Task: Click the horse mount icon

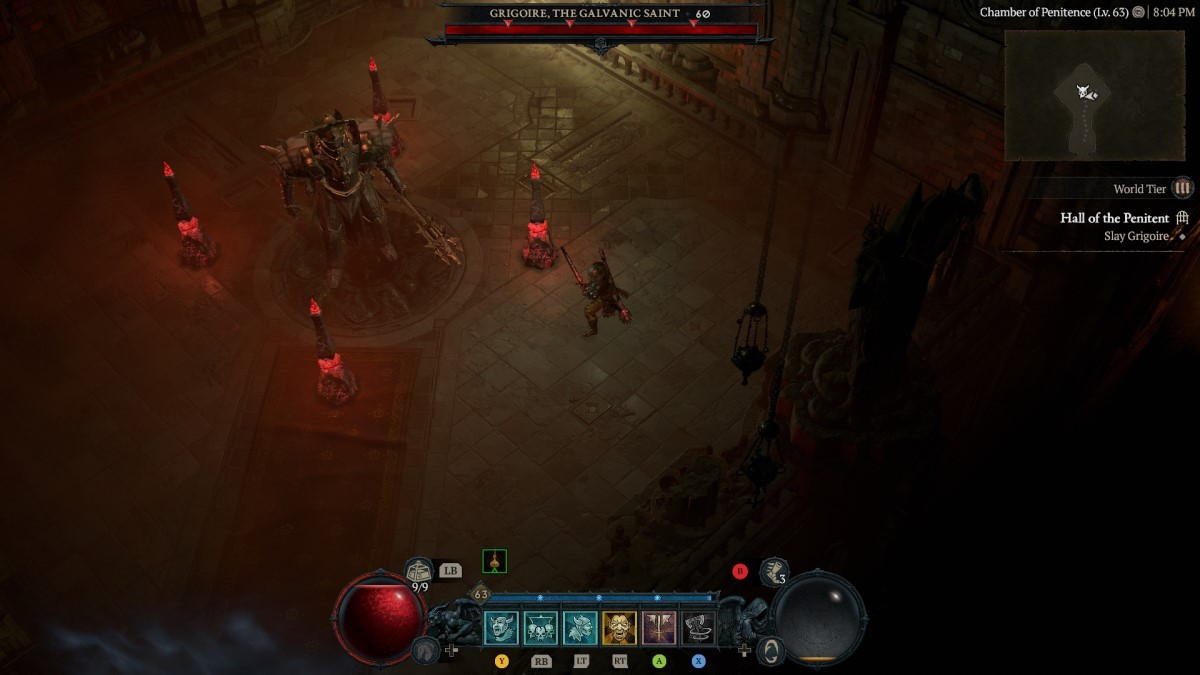Action: tap(425, 650)
